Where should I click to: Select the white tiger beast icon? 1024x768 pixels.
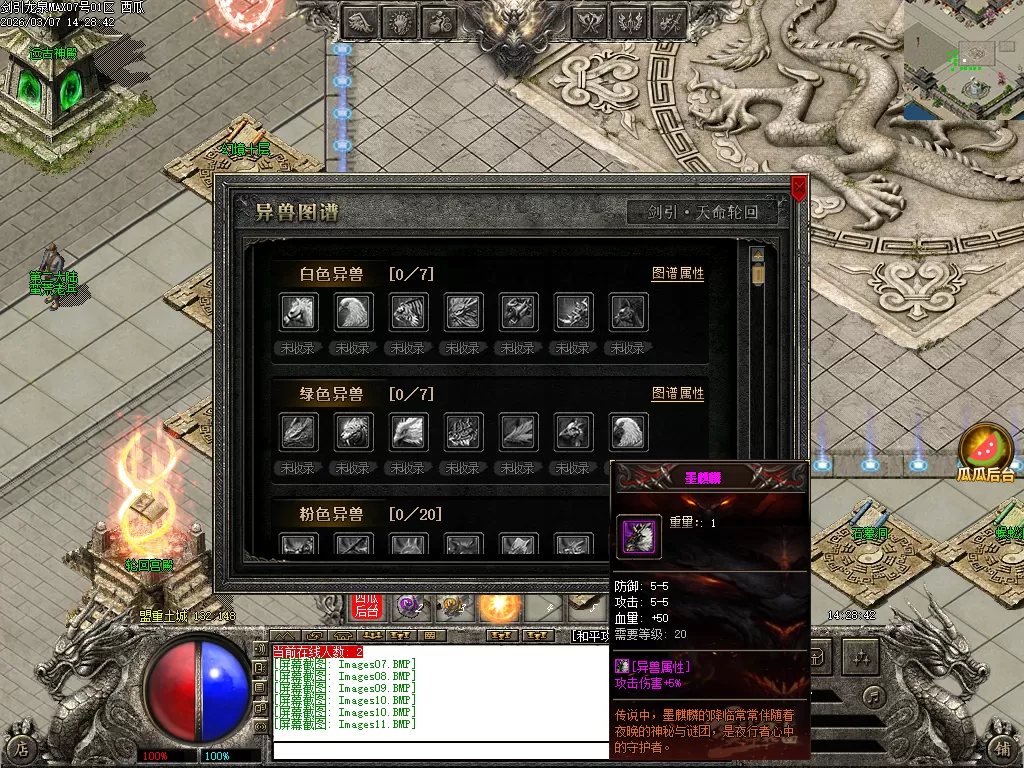[409, 312]
